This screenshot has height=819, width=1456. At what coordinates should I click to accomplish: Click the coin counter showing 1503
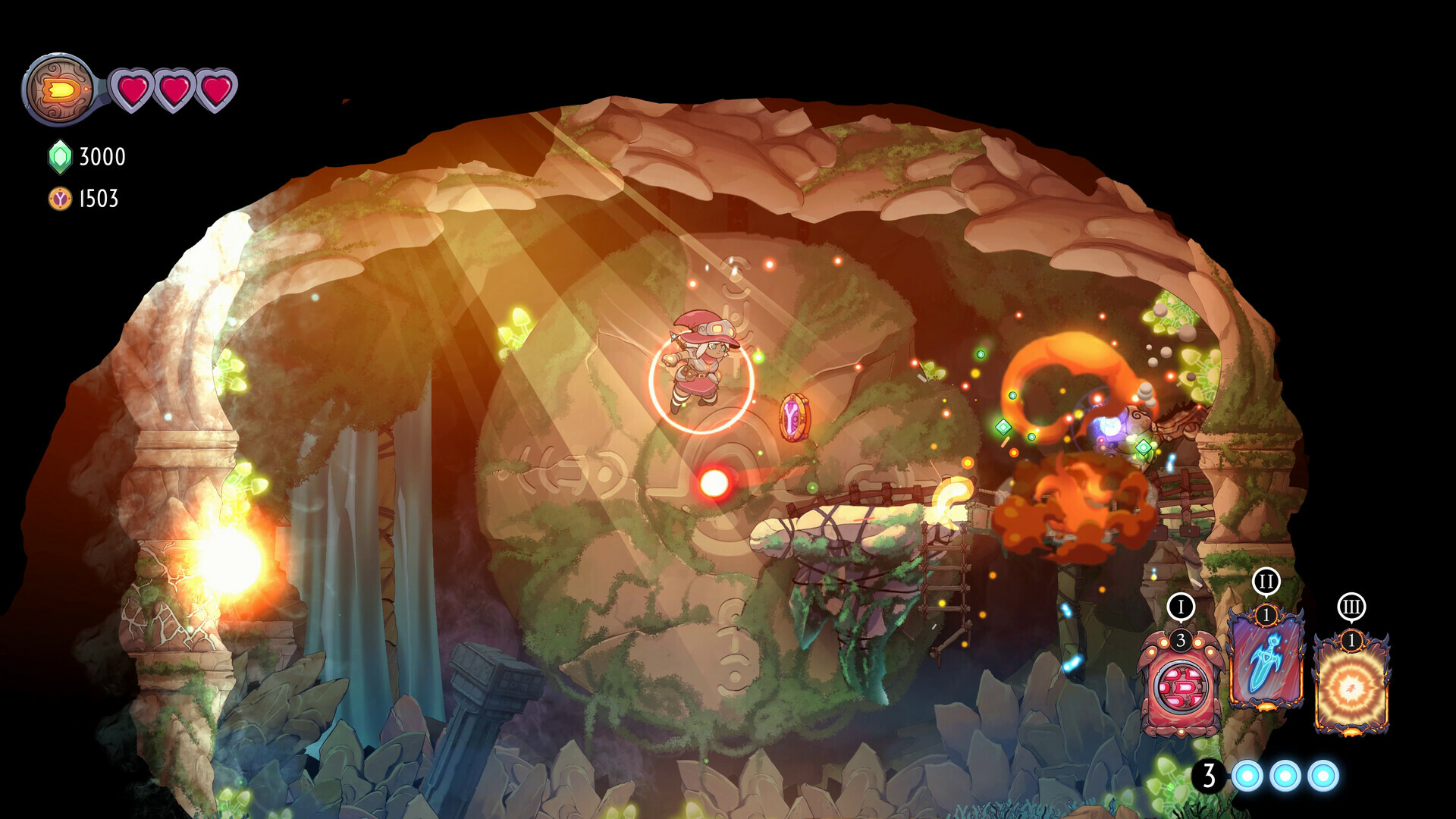(97, 199)
